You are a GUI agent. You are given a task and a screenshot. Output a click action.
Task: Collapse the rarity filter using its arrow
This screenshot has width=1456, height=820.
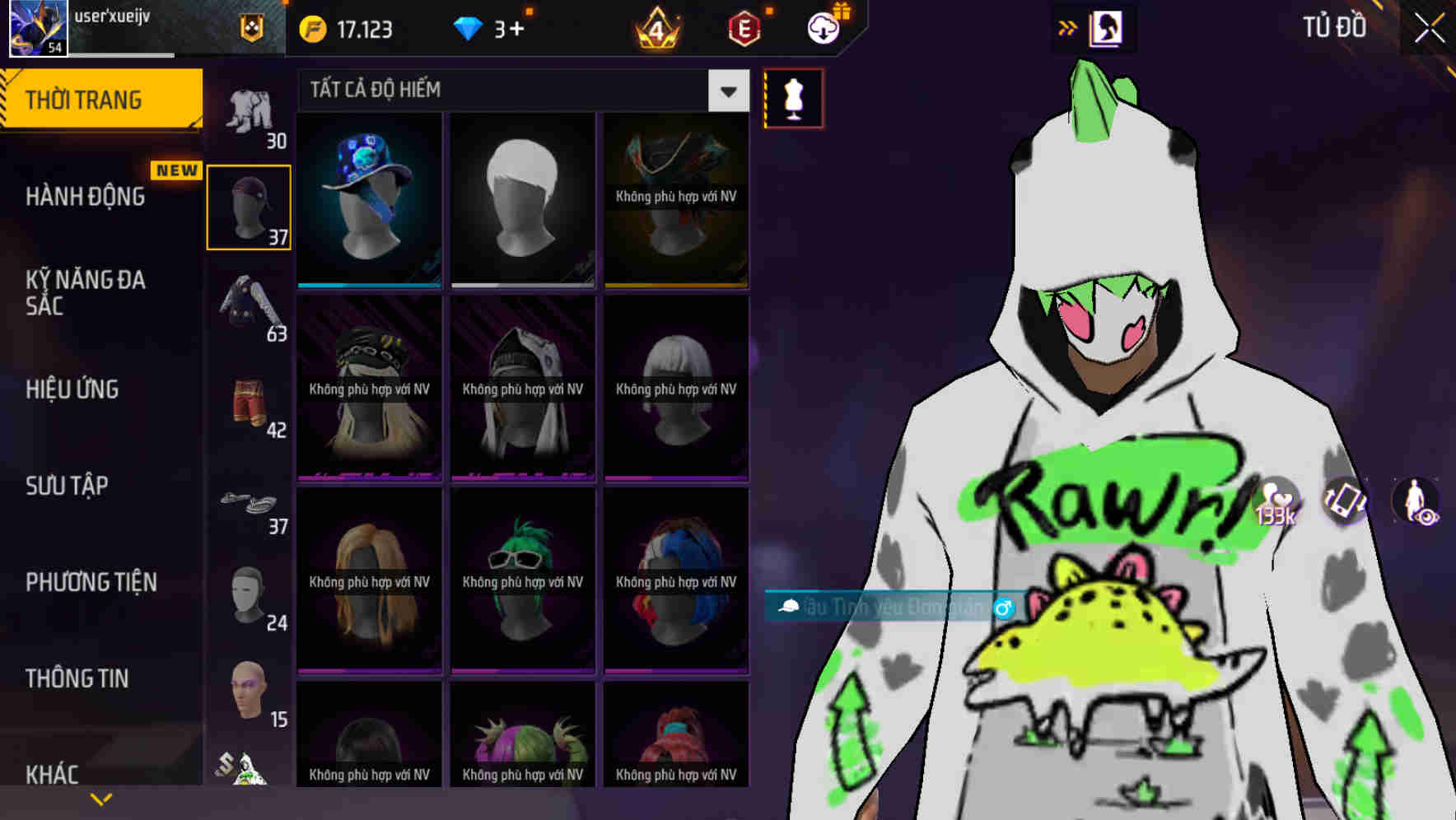pyautogui.click(x=726, y=91)
